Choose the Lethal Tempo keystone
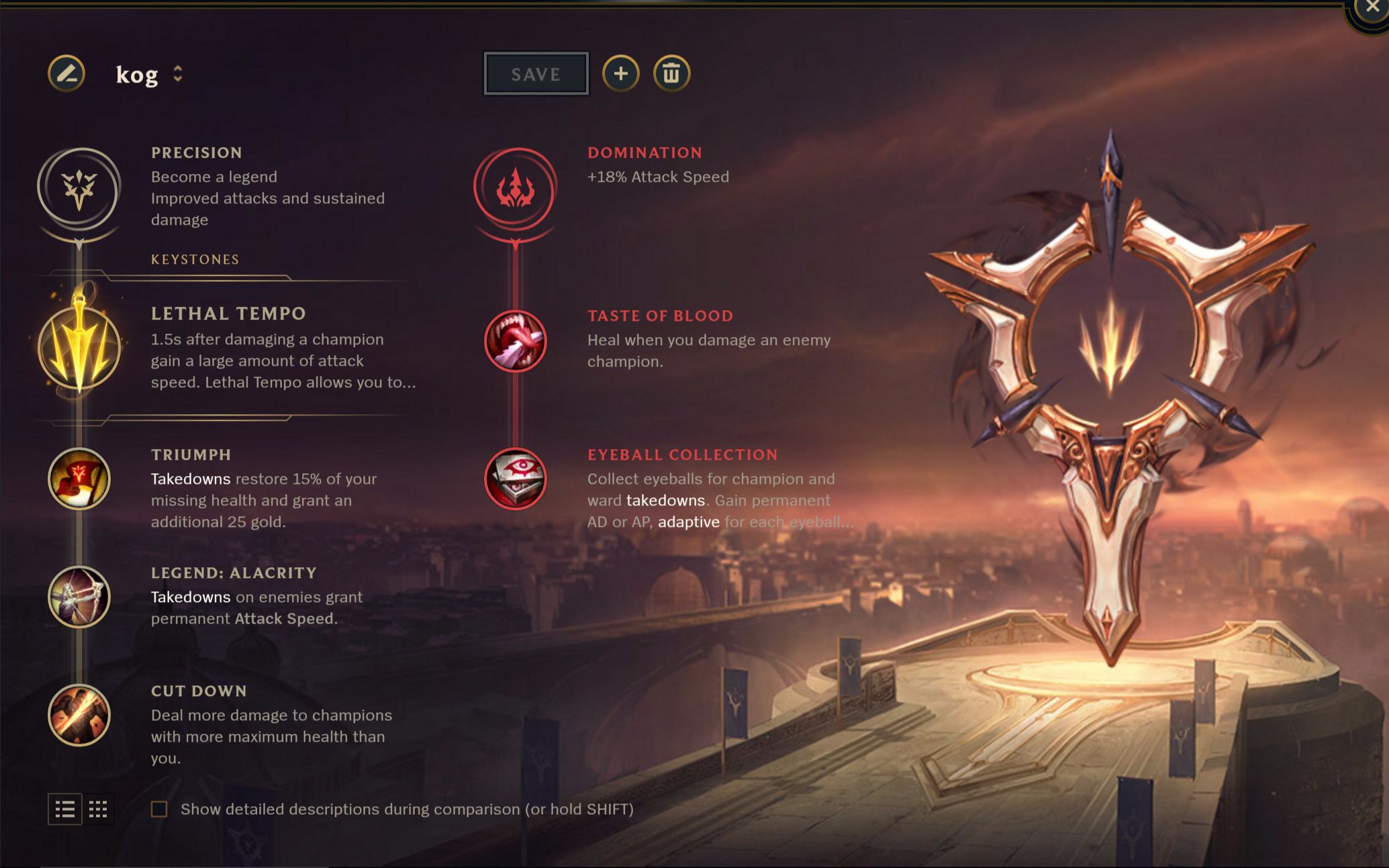The height and width of the screenshot is (868, 1389). [x=79, y=348]
